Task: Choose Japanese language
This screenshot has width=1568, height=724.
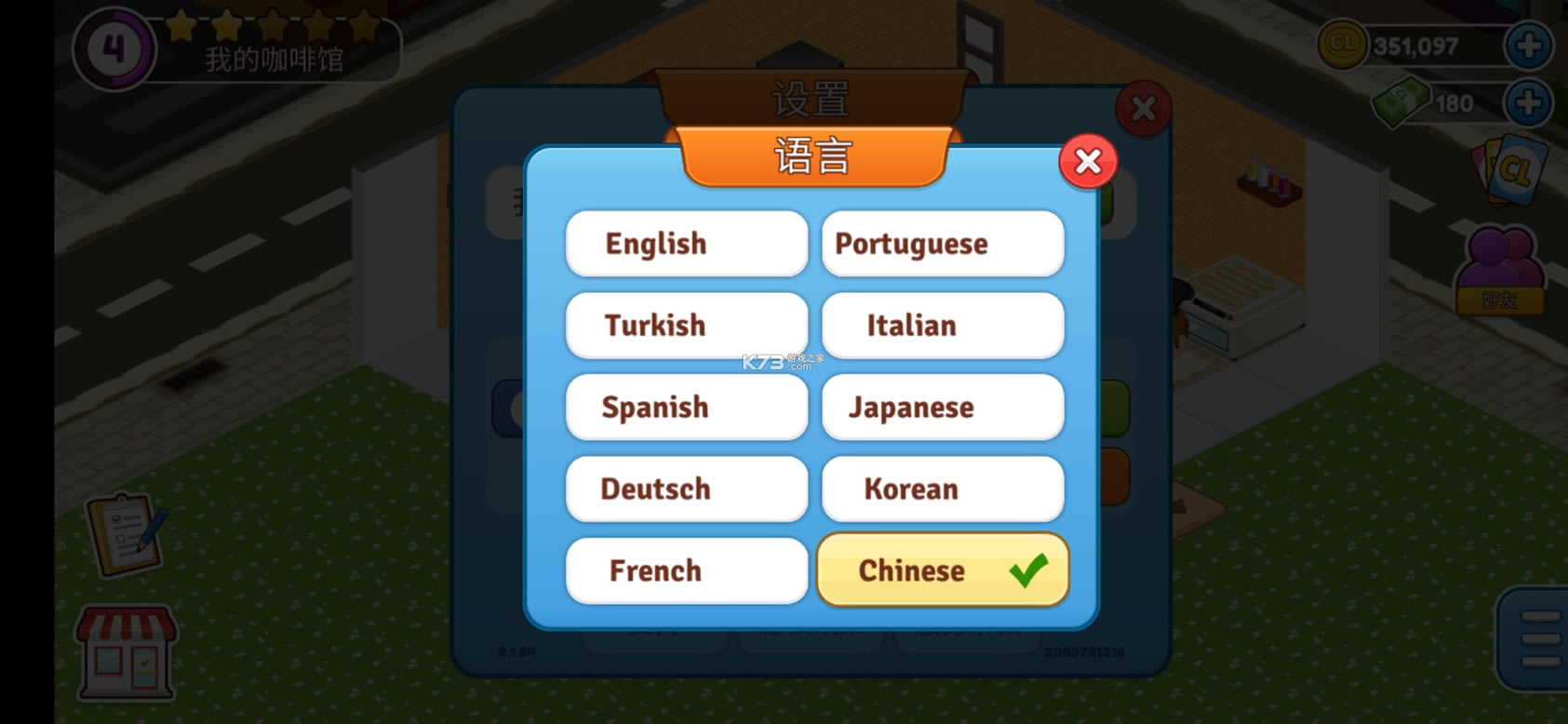Action: 942,408
